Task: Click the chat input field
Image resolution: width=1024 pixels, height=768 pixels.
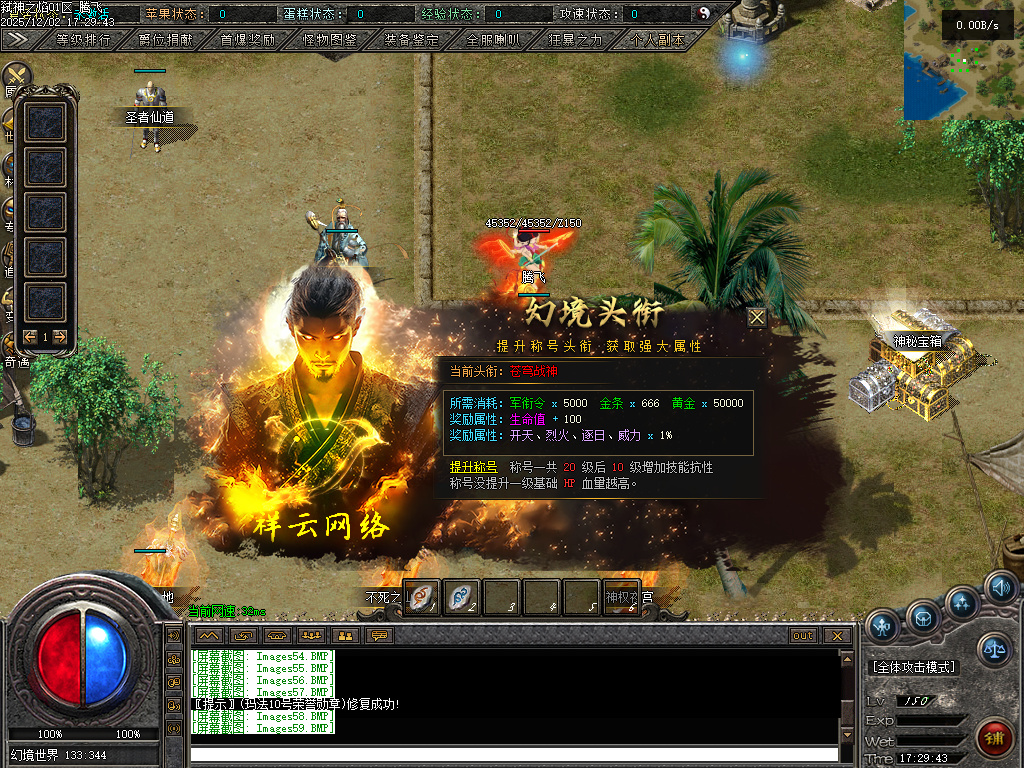Action: click(513, 754)
